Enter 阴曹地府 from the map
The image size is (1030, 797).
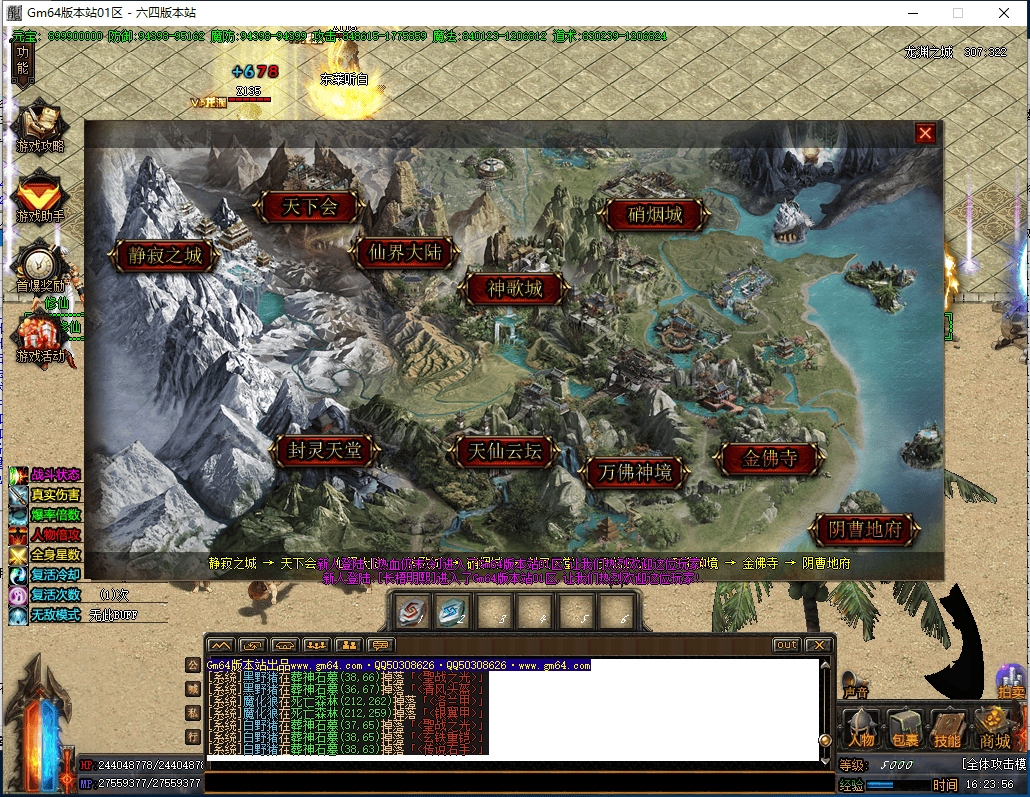[x=866, y=529]
